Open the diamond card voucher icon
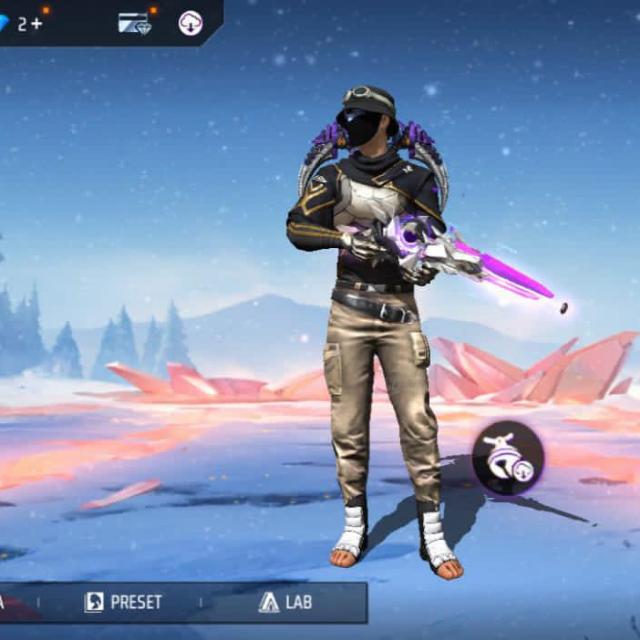 coord(133,23)
